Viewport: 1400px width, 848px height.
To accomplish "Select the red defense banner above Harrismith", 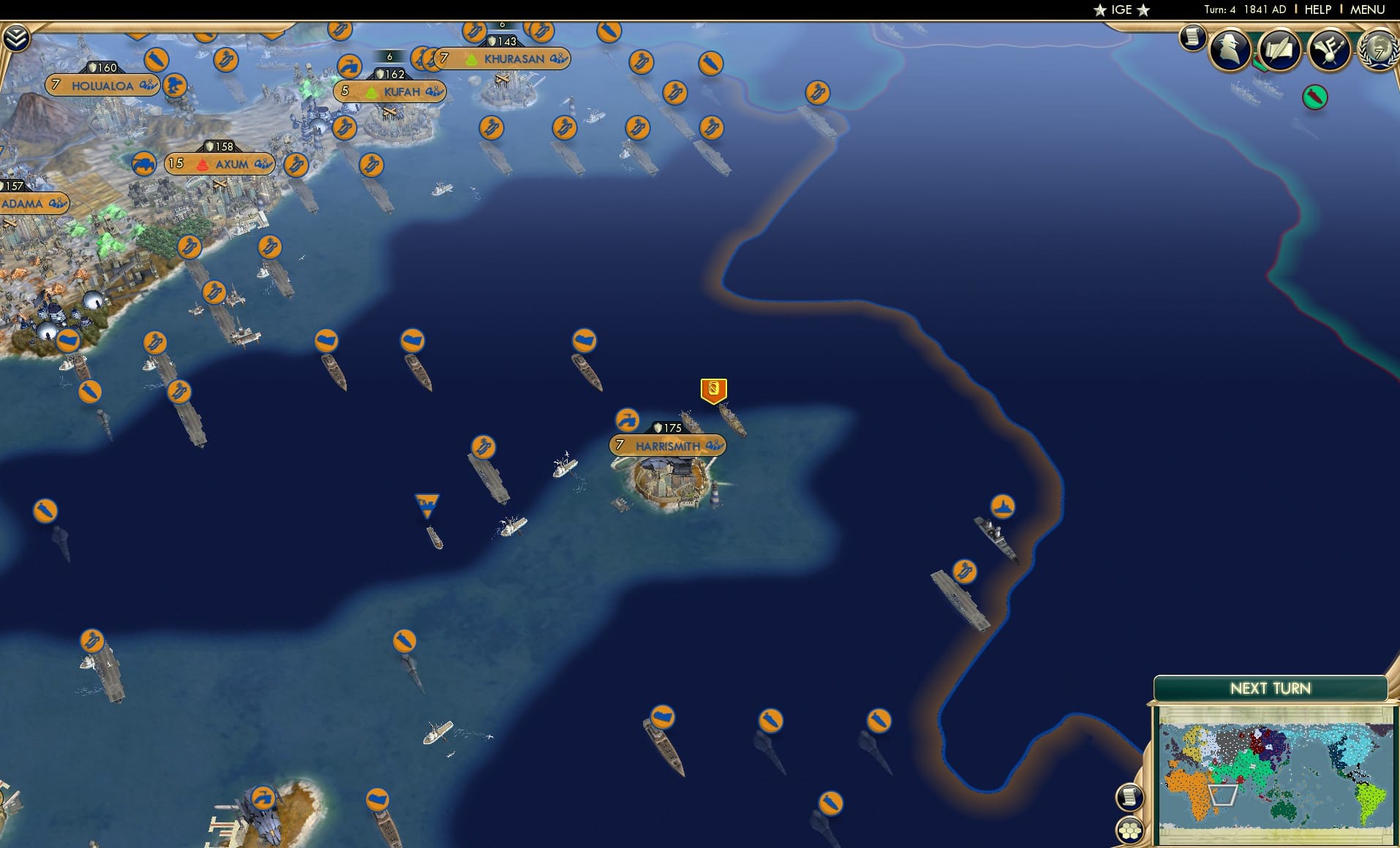I will (712, 390).
